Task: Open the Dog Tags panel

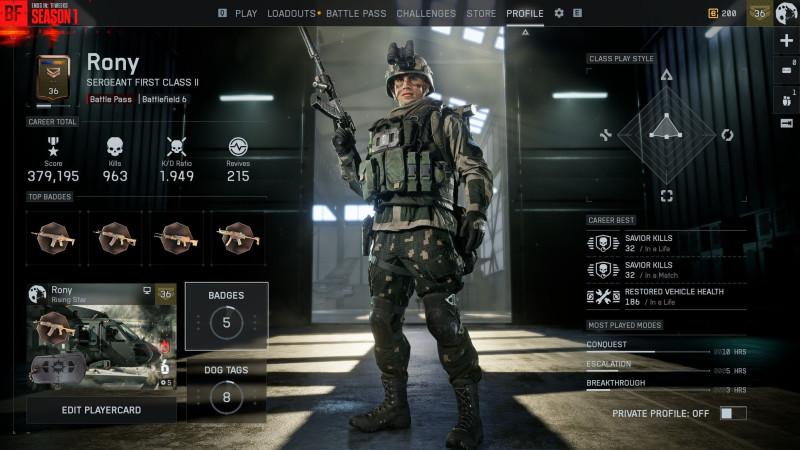Action: (226, 388)
